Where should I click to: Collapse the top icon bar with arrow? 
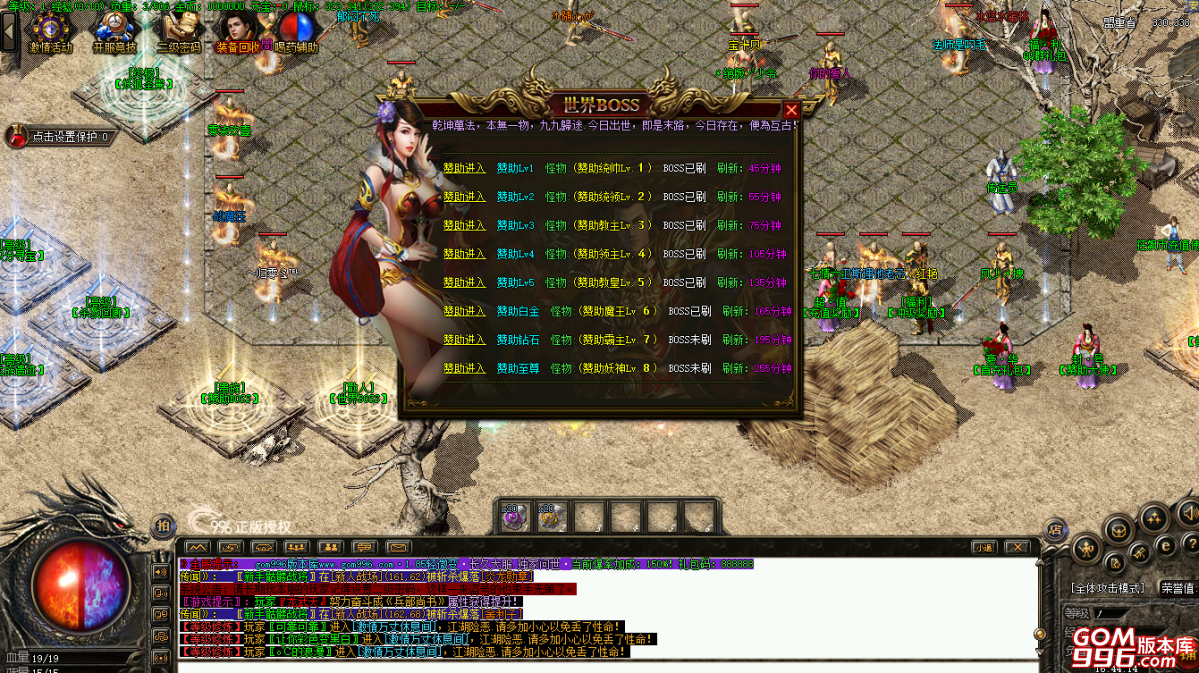point(10,31)
